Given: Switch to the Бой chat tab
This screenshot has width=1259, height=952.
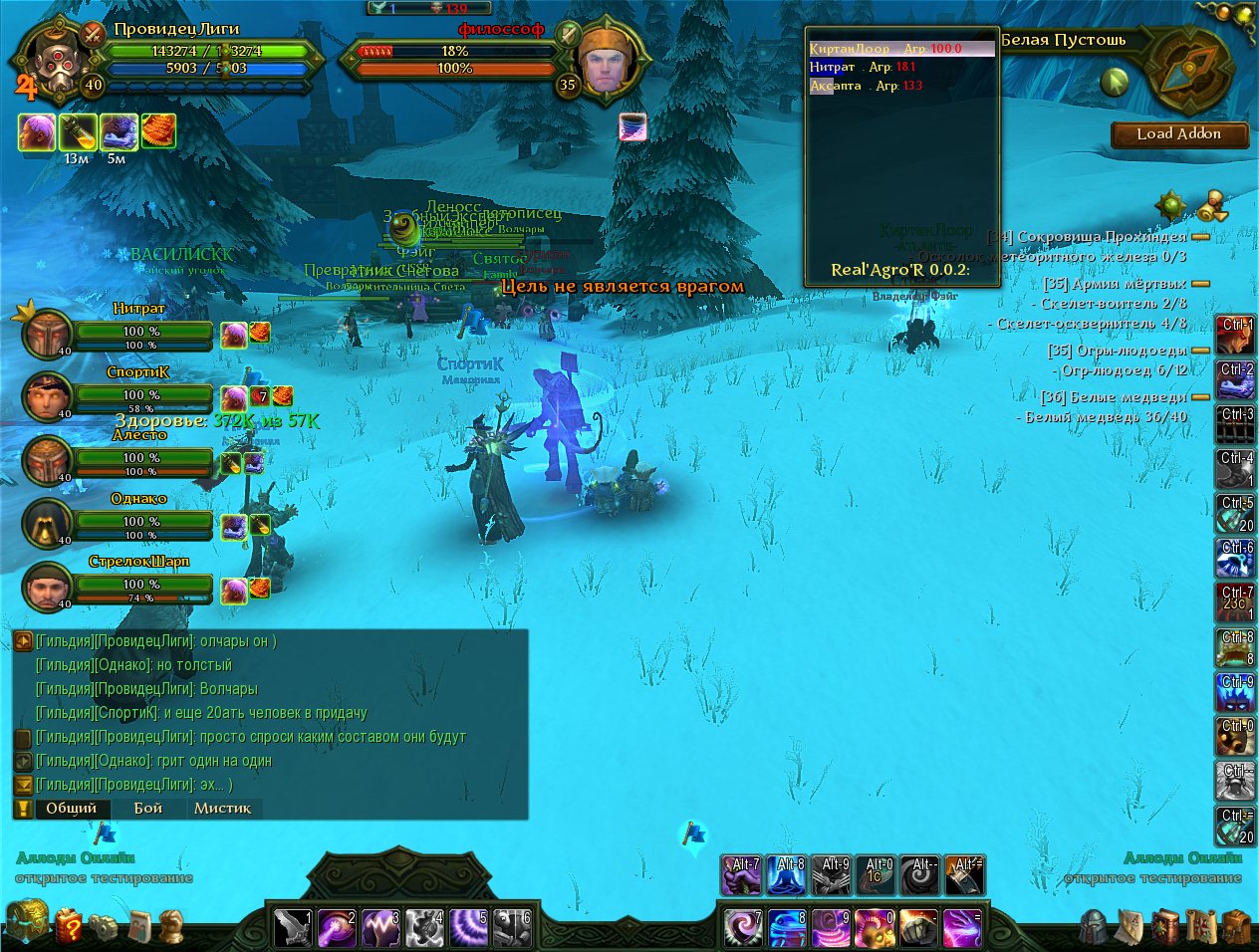Looking at the screenshot, I should click(147, 809).
